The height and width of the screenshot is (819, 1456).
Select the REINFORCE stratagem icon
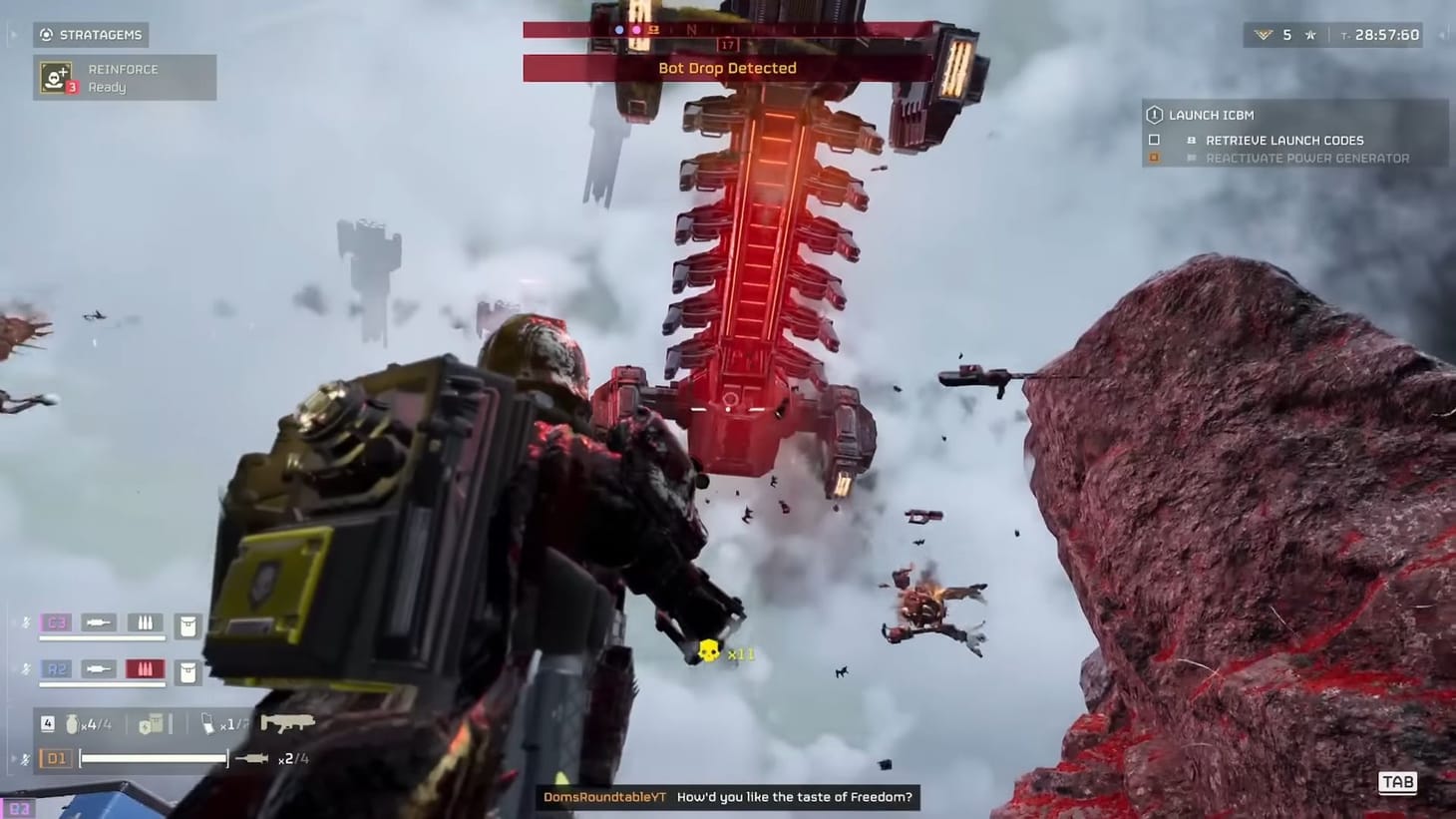(x=55, y=77)
